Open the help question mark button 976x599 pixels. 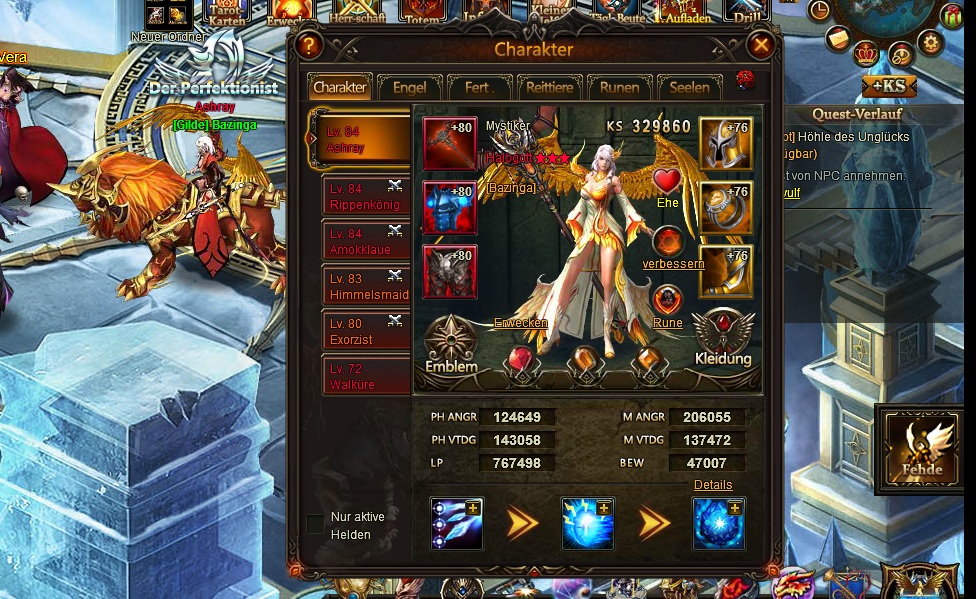tap(308, 46)
